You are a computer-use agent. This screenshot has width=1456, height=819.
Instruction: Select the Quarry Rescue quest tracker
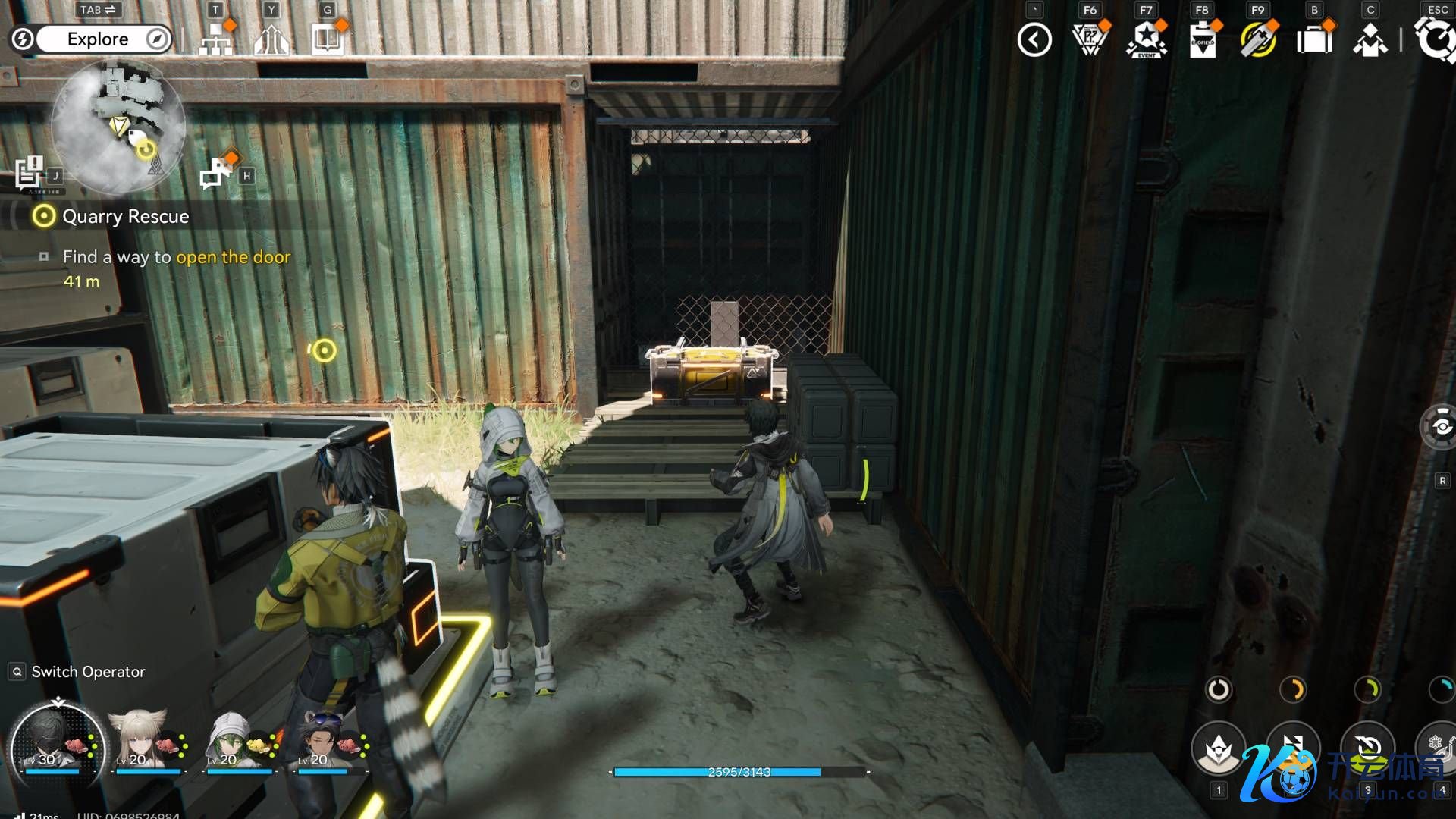tap(125, 217)
